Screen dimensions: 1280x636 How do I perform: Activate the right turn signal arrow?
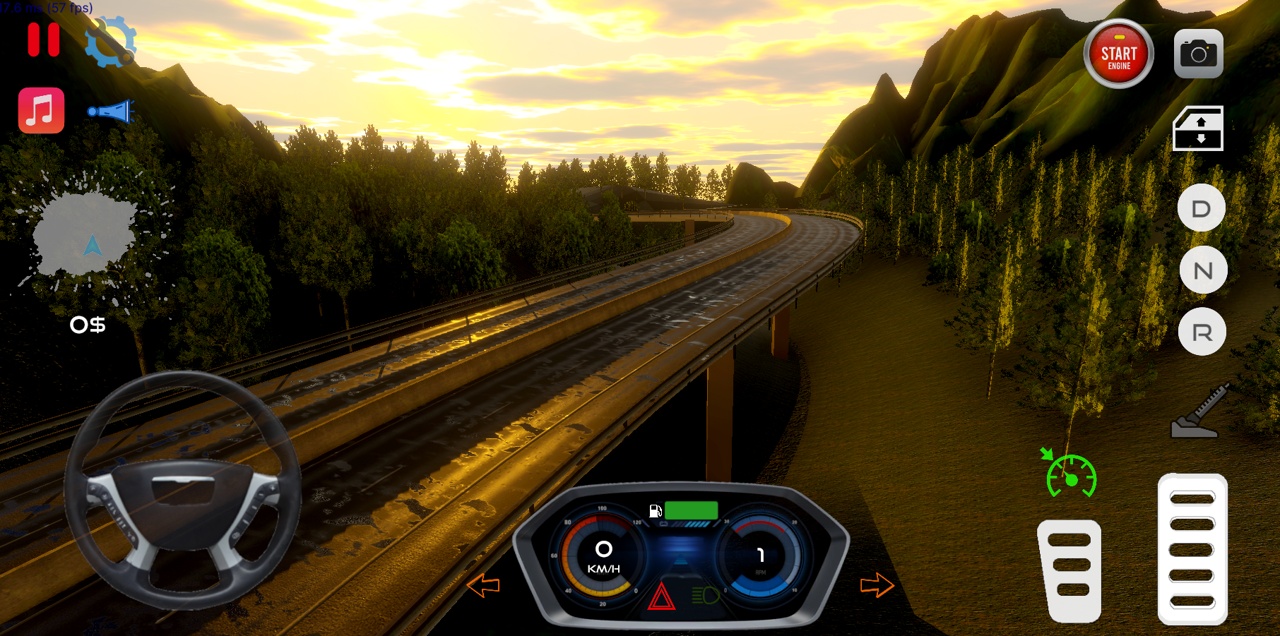pos(876,585)
